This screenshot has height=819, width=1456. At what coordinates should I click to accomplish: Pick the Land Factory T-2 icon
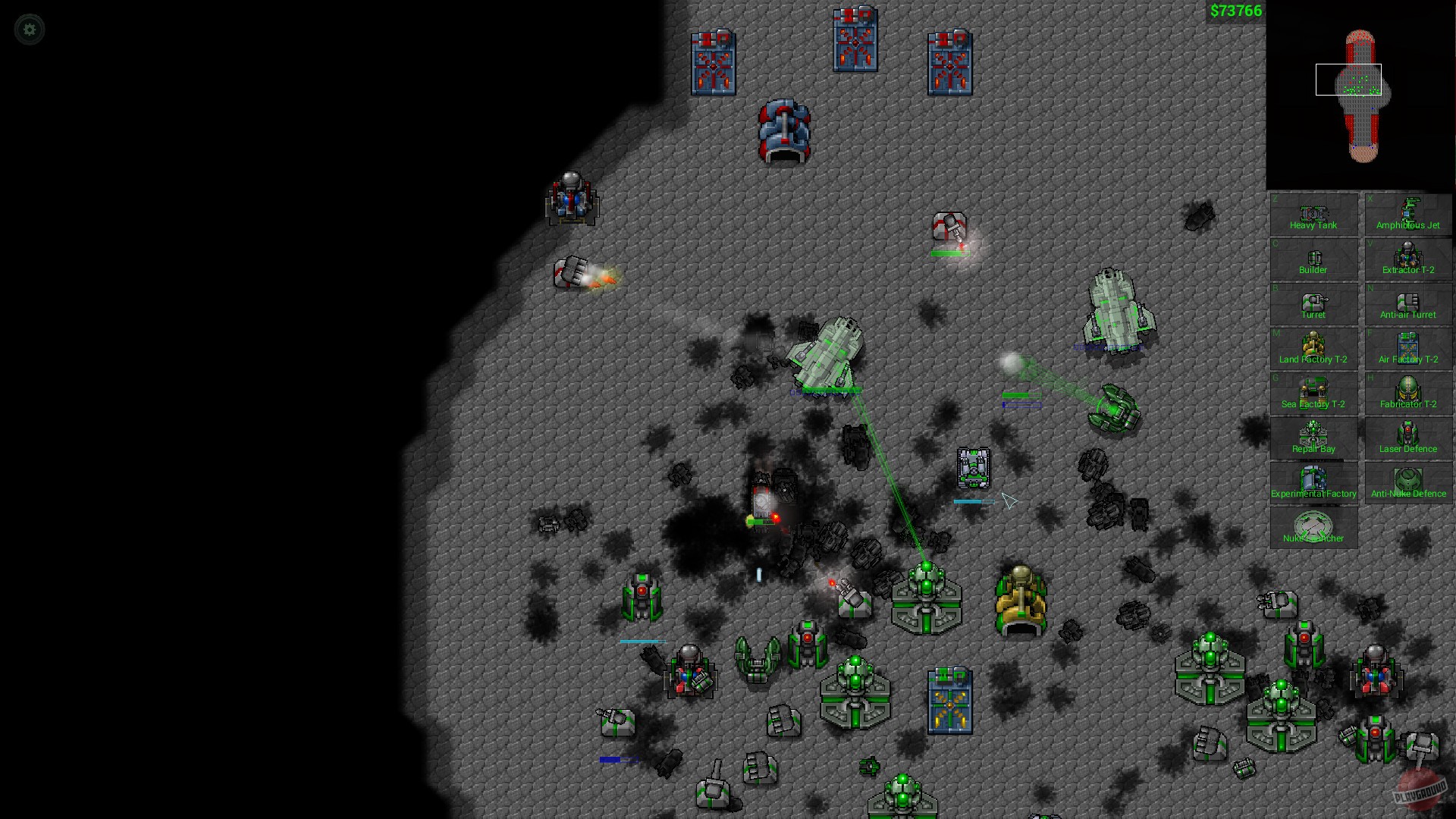[1313, 349]
